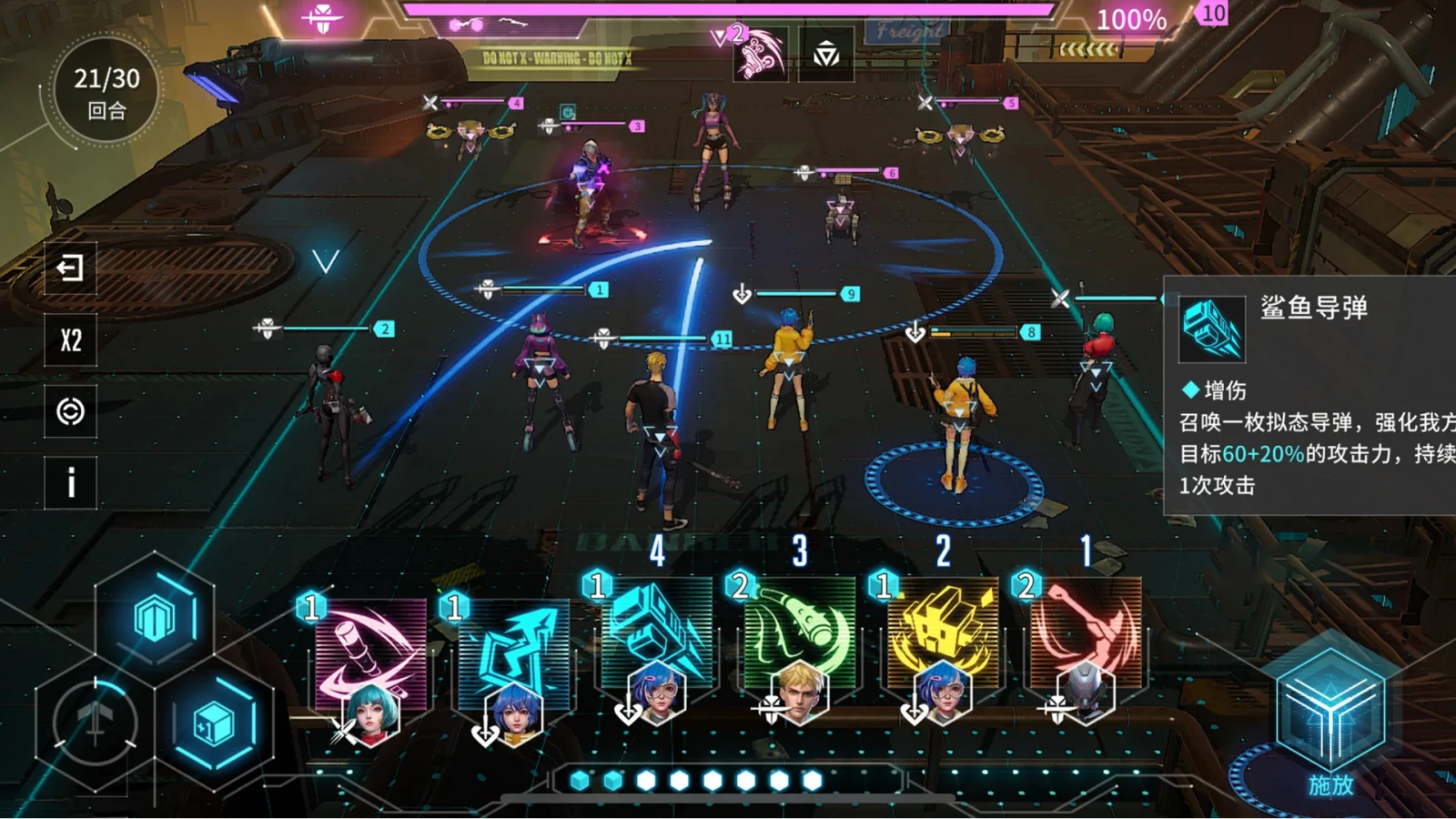Viewport: 1456px width, 819px height.
Task: Click the circular gauge hexagon button
Action: click(95, 724)
